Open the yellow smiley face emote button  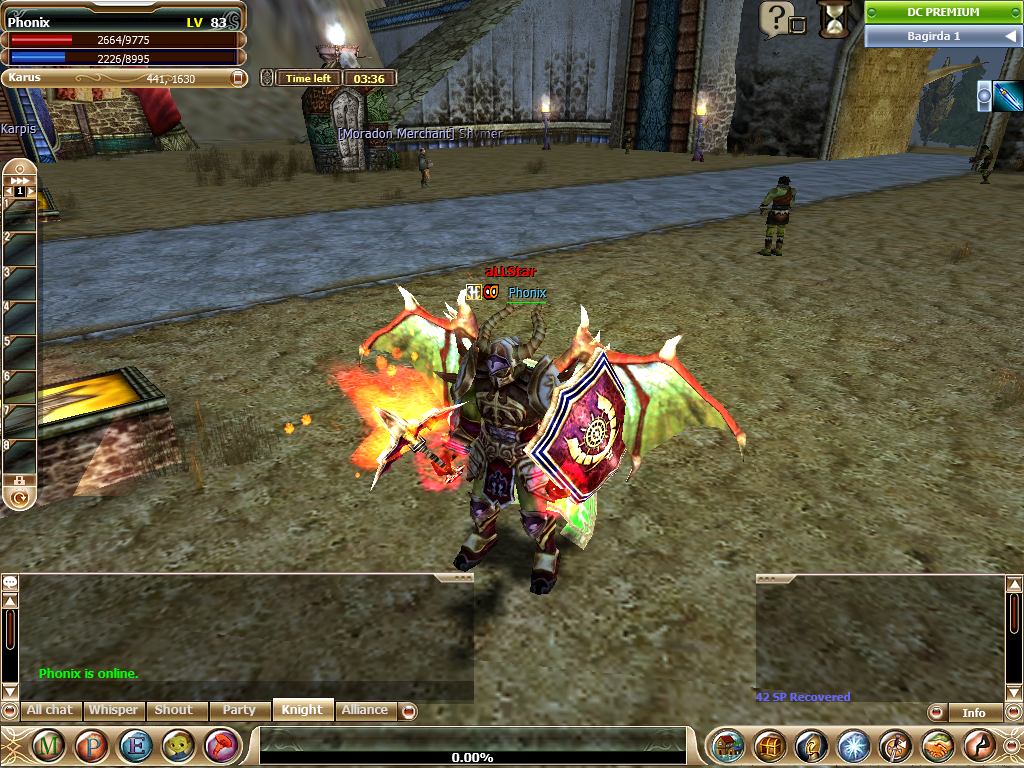[x=178, y=746]
